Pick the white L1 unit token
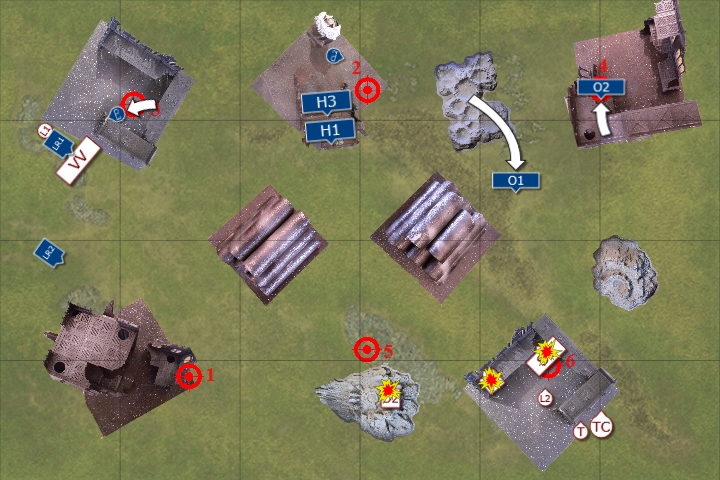The width and height of the screenshot is (720, 480). [44, 131]
